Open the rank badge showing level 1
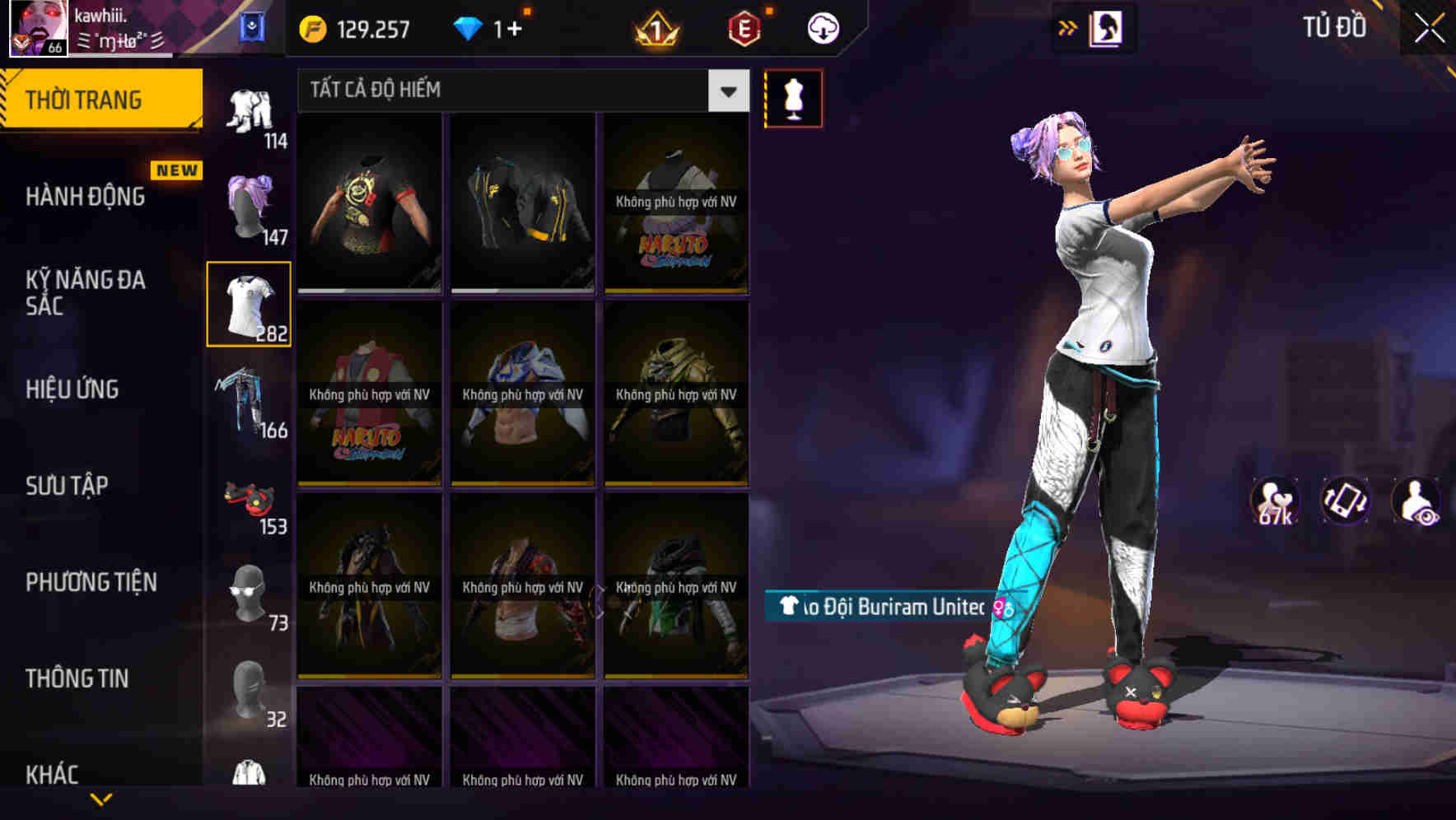 [655, 26]
